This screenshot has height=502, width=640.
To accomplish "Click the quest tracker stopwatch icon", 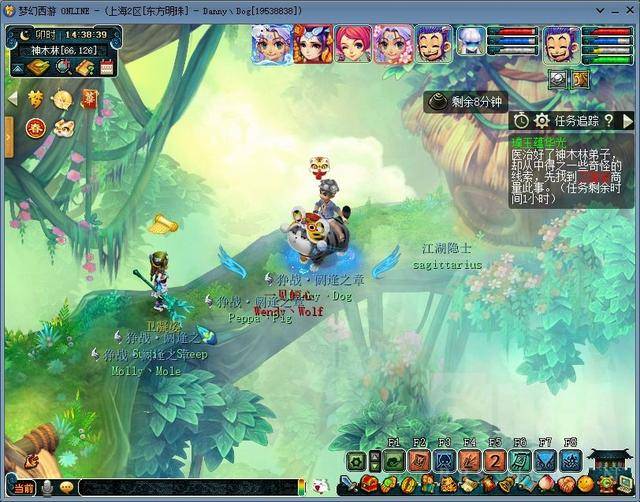I will tap(521, 121).
